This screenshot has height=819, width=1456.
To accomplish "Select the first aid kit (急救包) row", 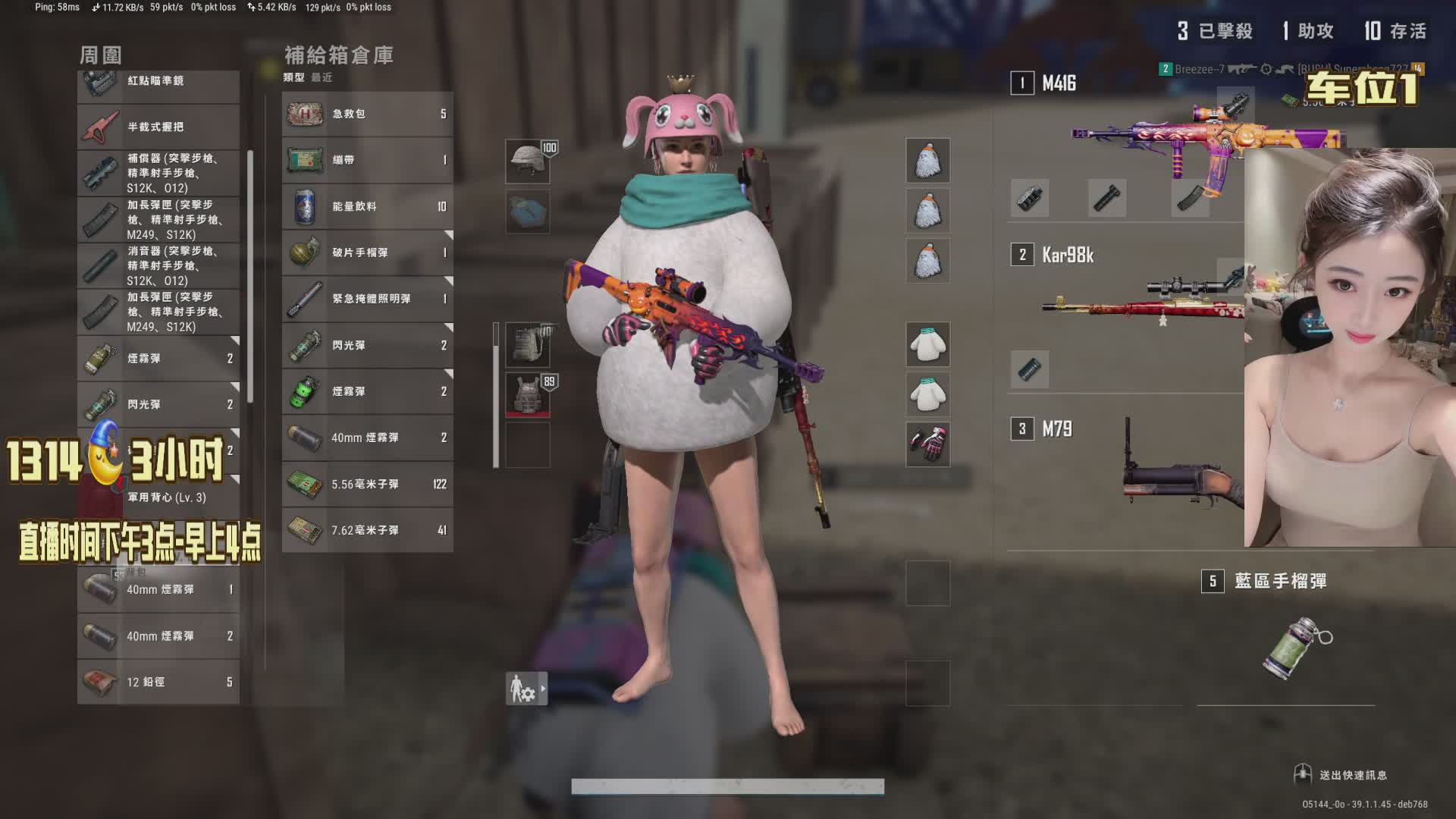I will [x=368, y=115].
